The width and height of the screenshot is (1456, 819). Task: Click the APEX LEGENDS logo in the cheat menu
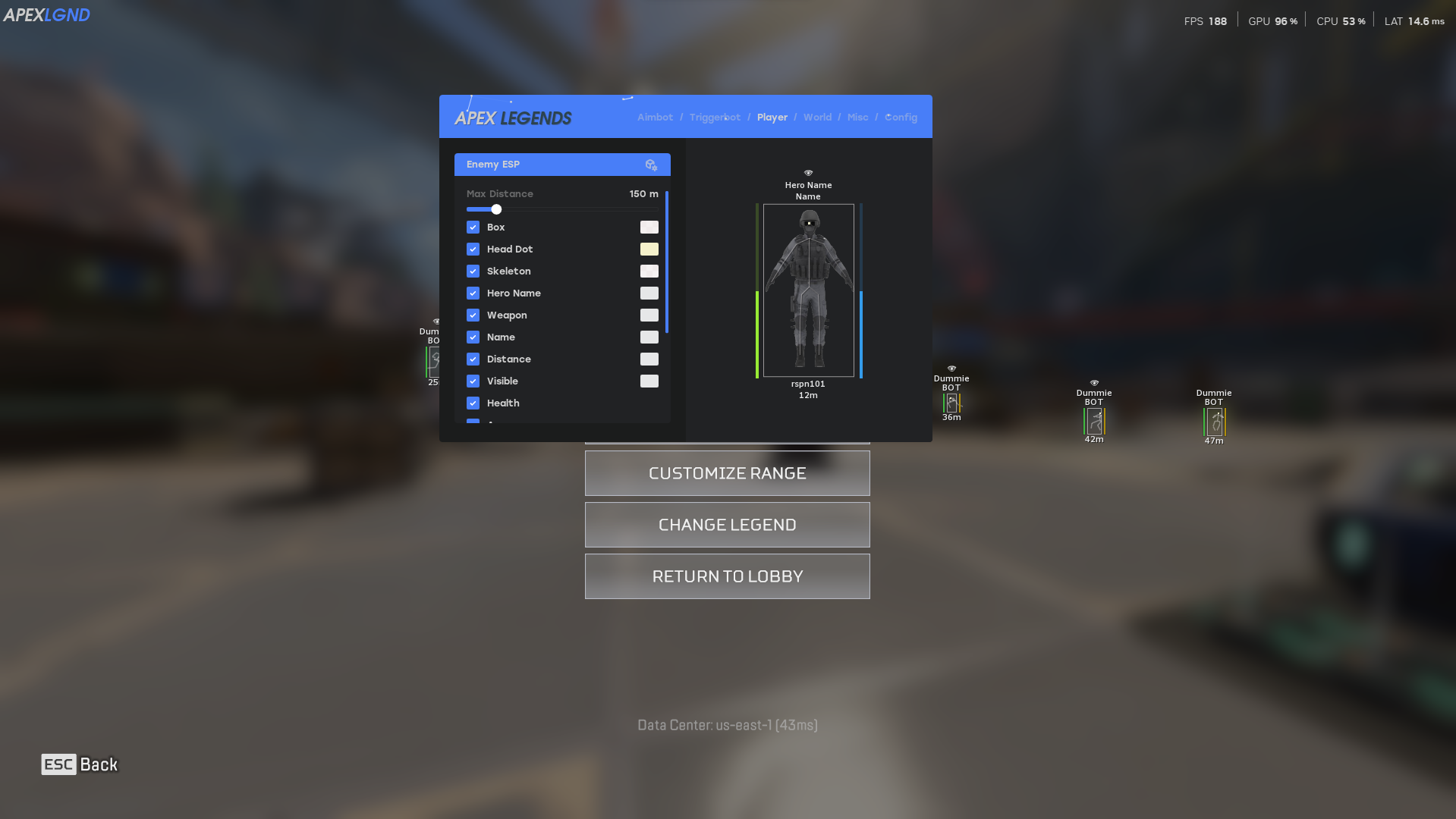[x=514, y=117]
